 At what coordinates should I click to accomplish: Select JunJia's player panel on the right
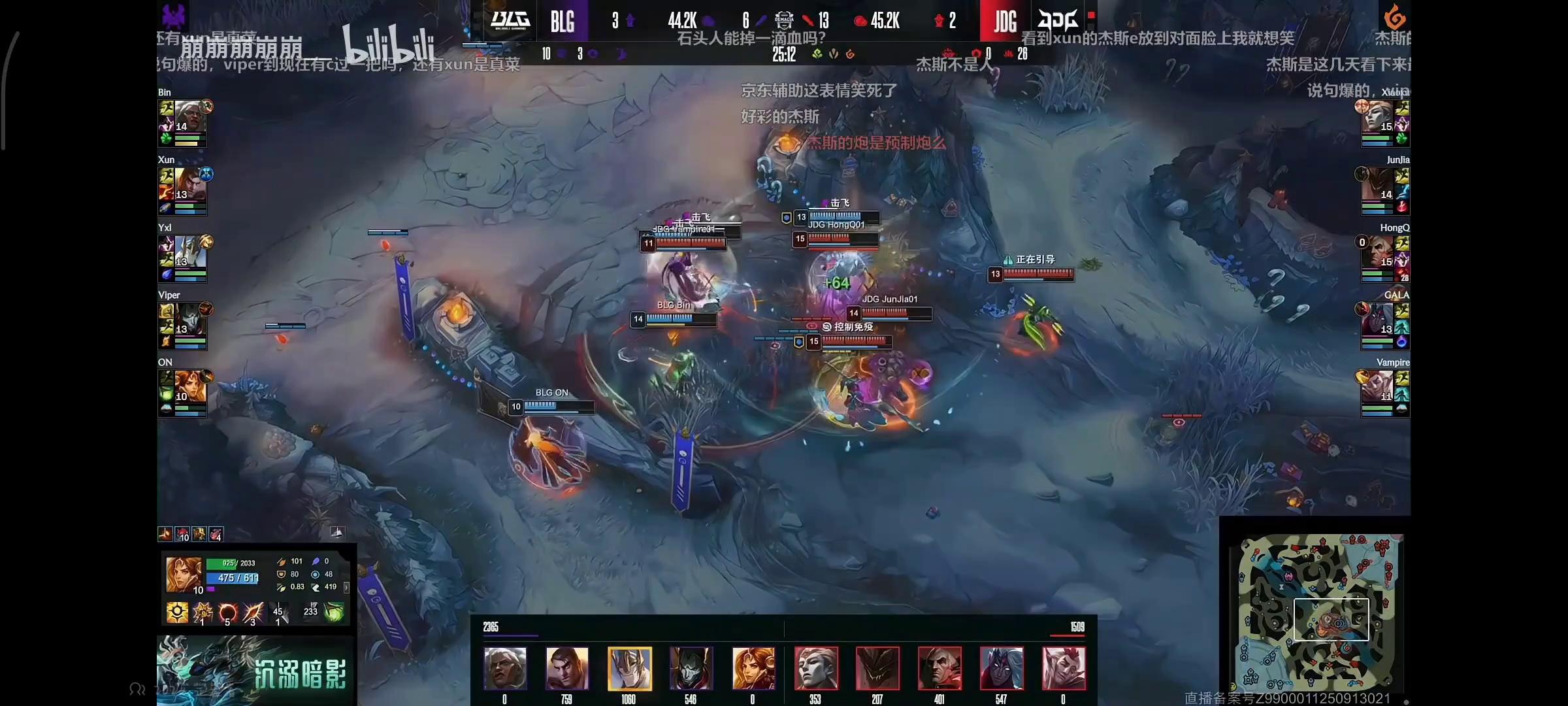(1385, 190)
